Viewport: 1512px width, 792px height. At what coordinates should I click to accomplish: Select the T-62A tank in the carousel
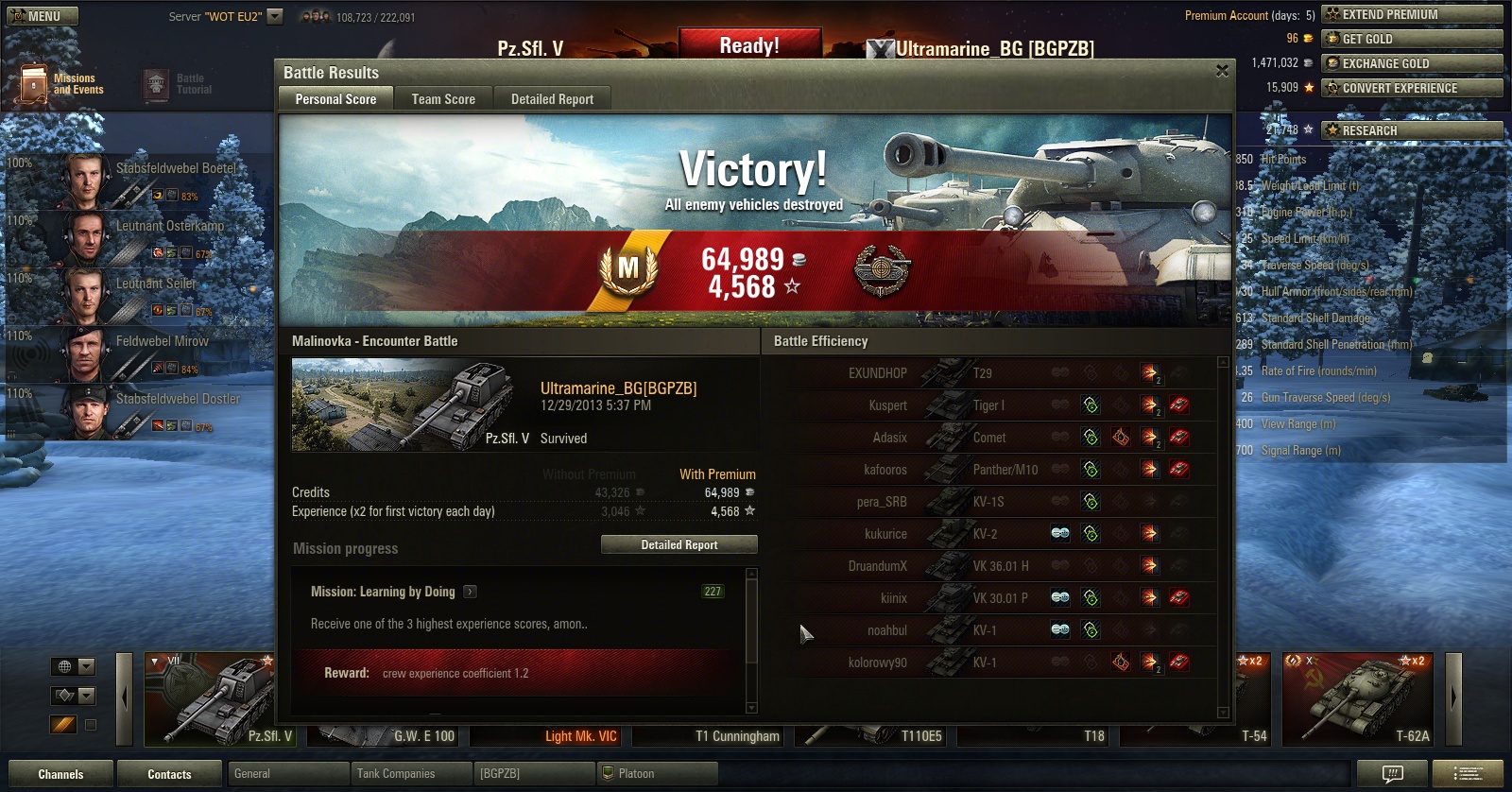tap(1358, 697)
